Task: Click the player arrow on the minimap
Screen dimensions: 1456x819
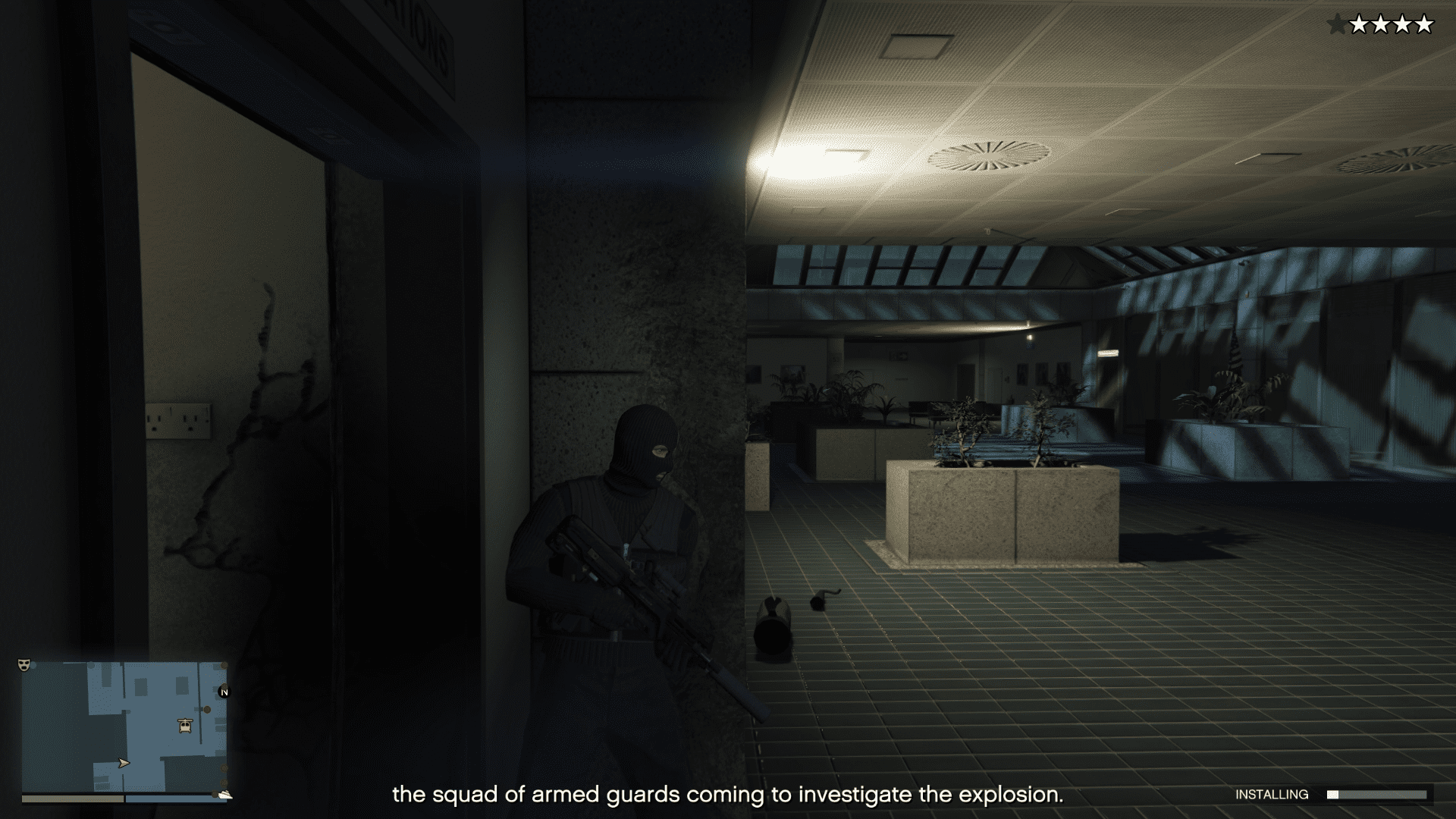Action: click(x=124, y=763)
